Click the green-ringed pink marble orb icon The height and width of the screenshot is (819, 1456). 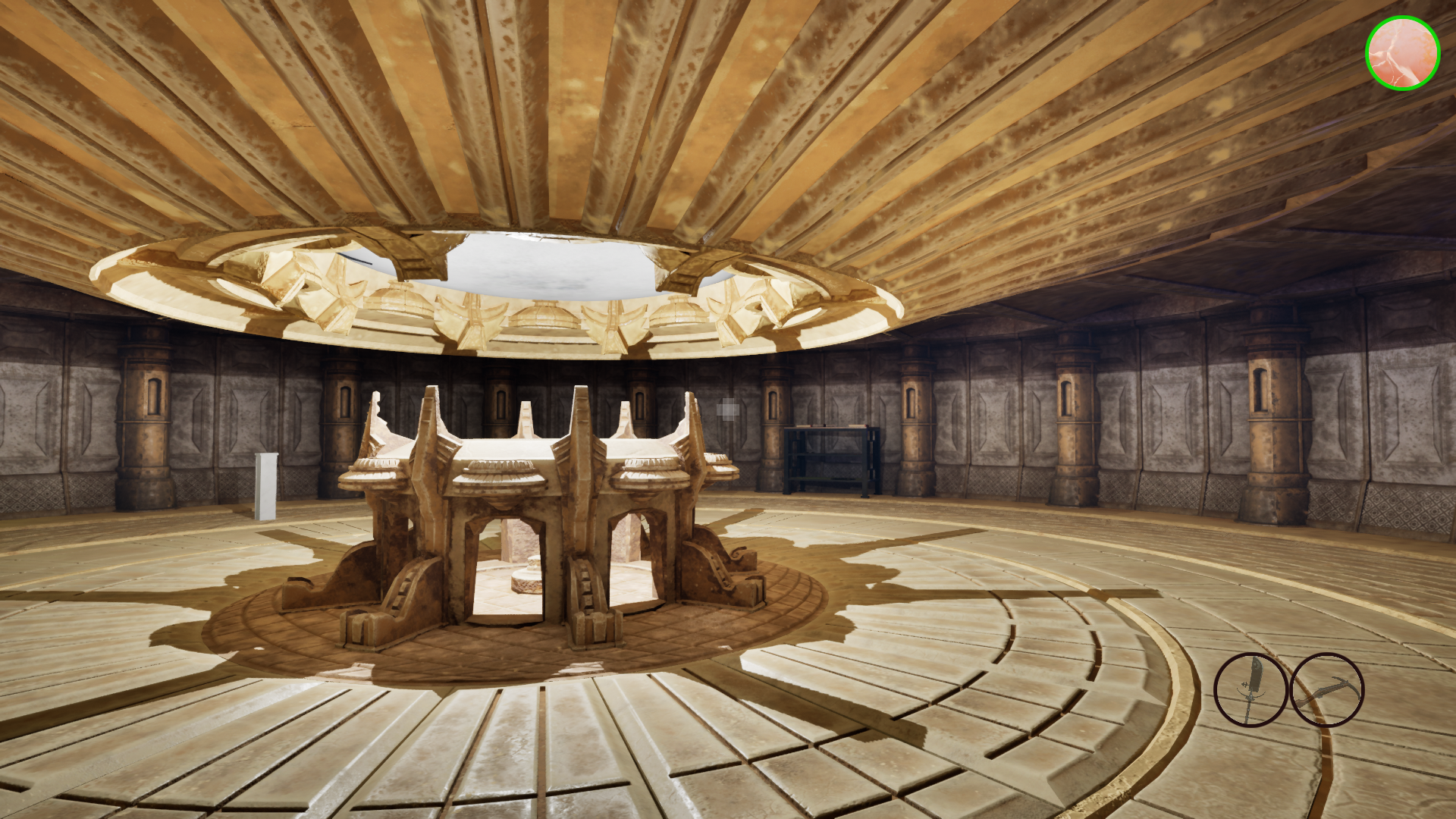1402,53
